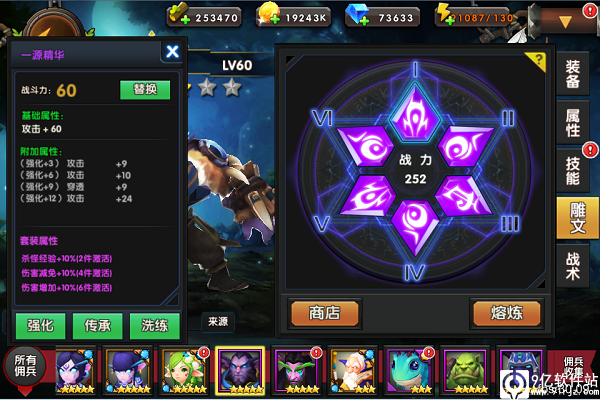Select the 雕文 glyph tab
This screenshot has width=600, height=400.
[x=573, y=216]
